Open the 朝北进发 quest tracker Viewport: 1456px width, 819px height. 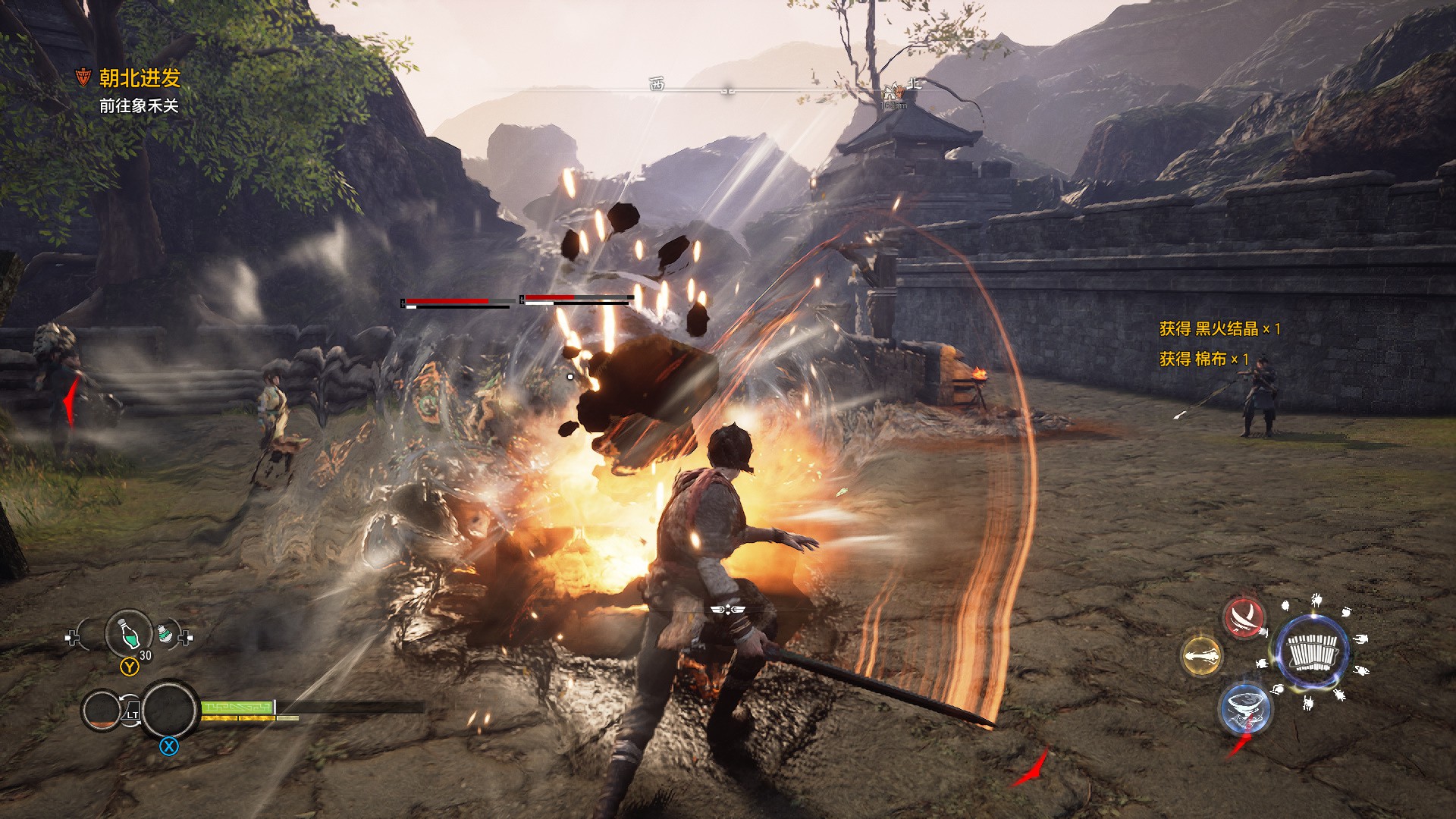139,78
